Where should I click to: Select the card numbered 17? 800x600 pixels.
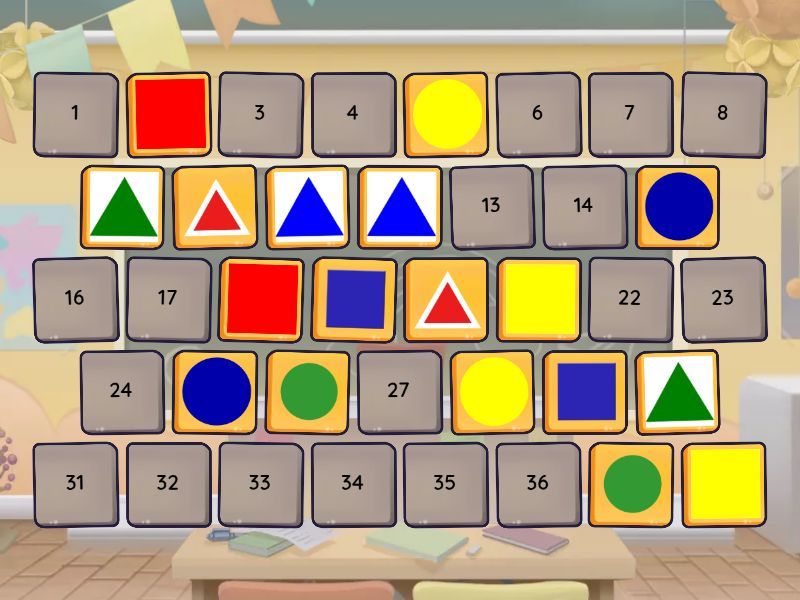pyautogui.click(x=168, y=298)
